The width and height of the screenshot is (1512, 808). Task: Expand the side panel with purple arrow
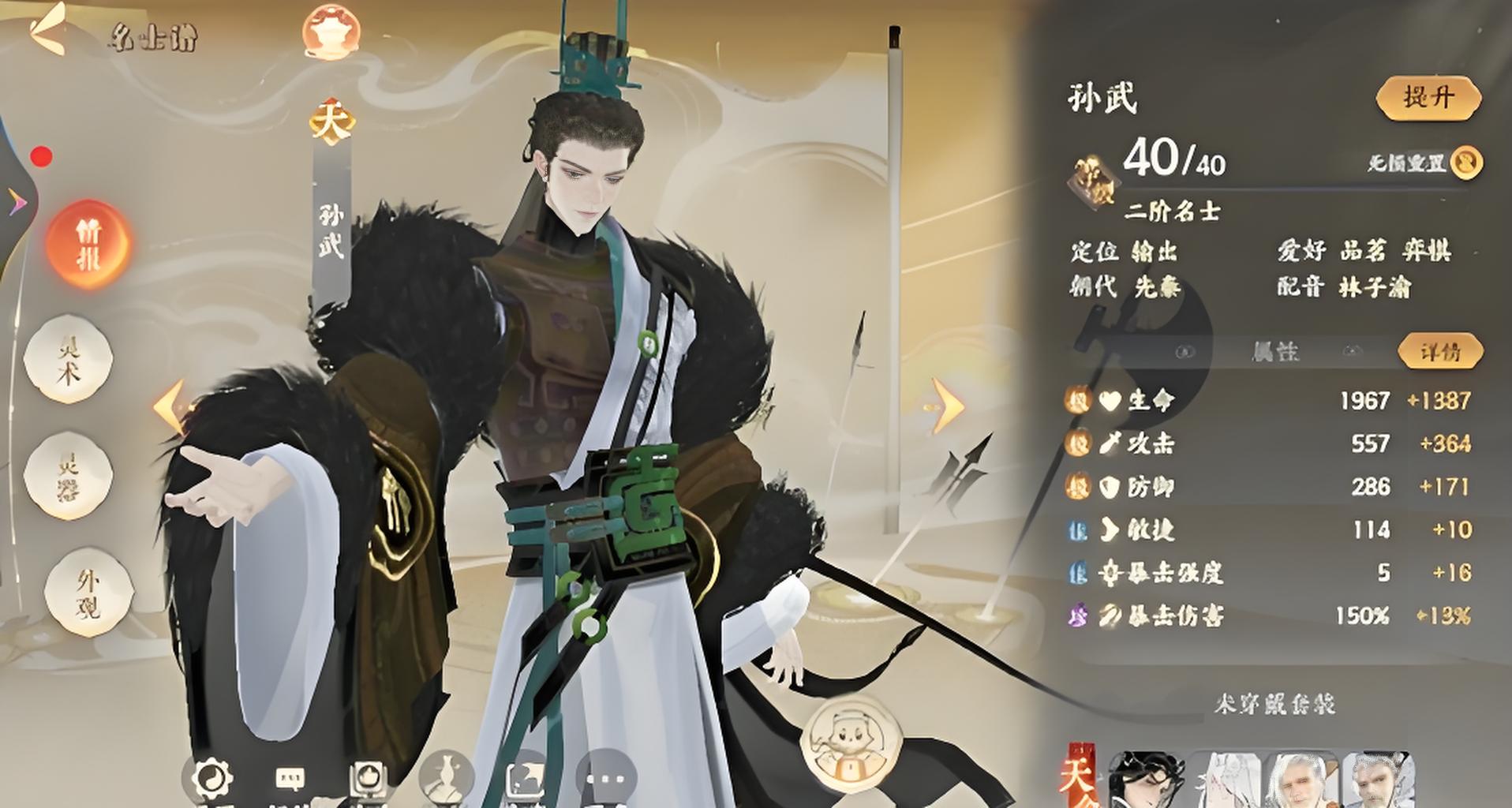[17, 203]
